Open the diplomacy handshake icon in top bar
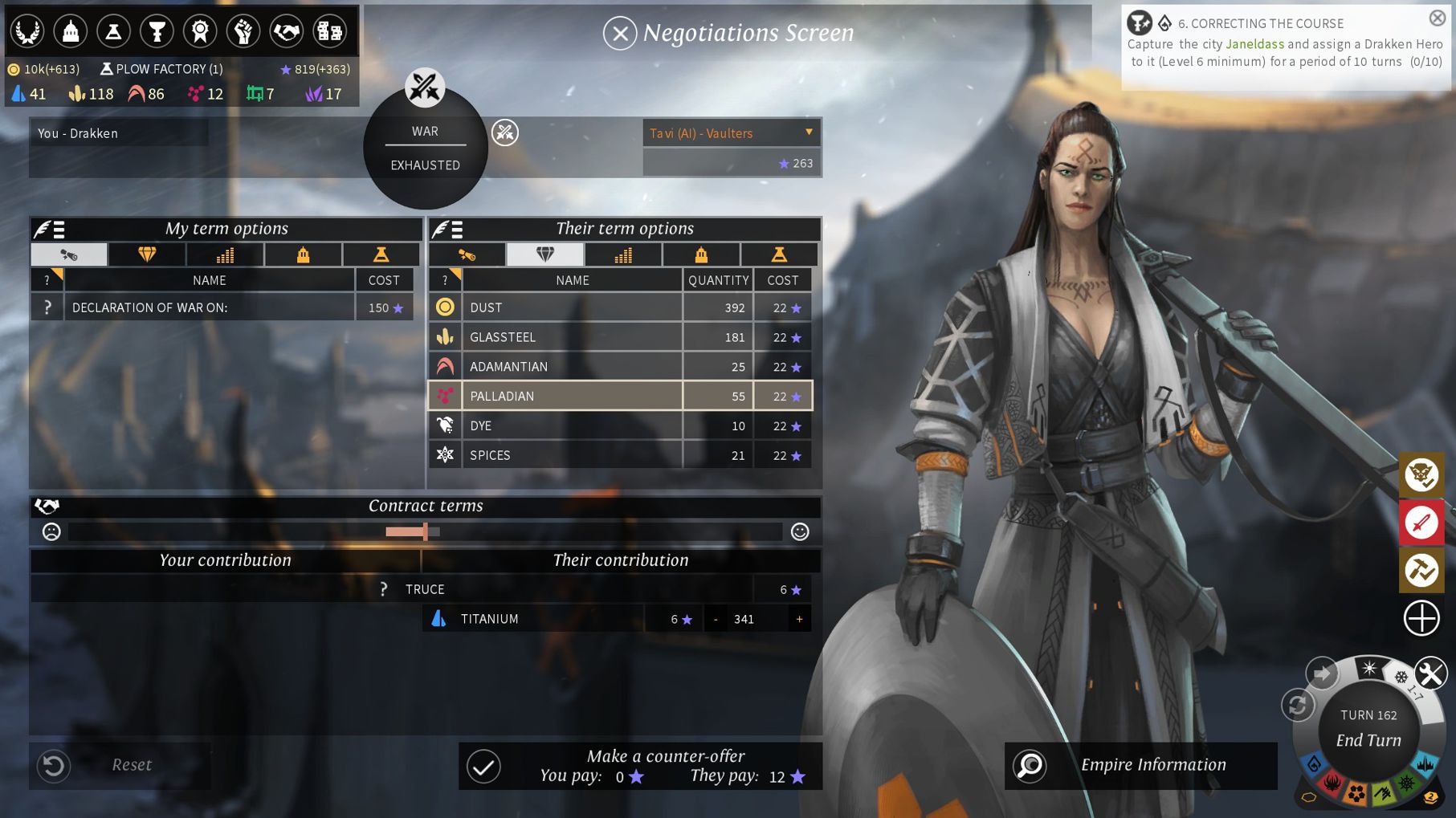Viewport: 1456px width, 818px height. coord(286,31)
